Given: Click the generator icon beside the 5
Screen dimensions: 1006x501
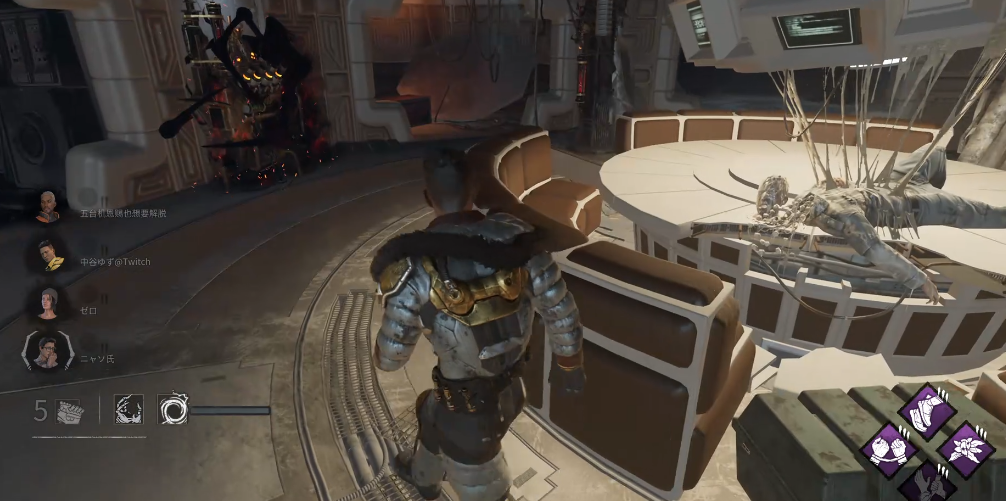Looking at the screenshot, I should tap(69, 409).
